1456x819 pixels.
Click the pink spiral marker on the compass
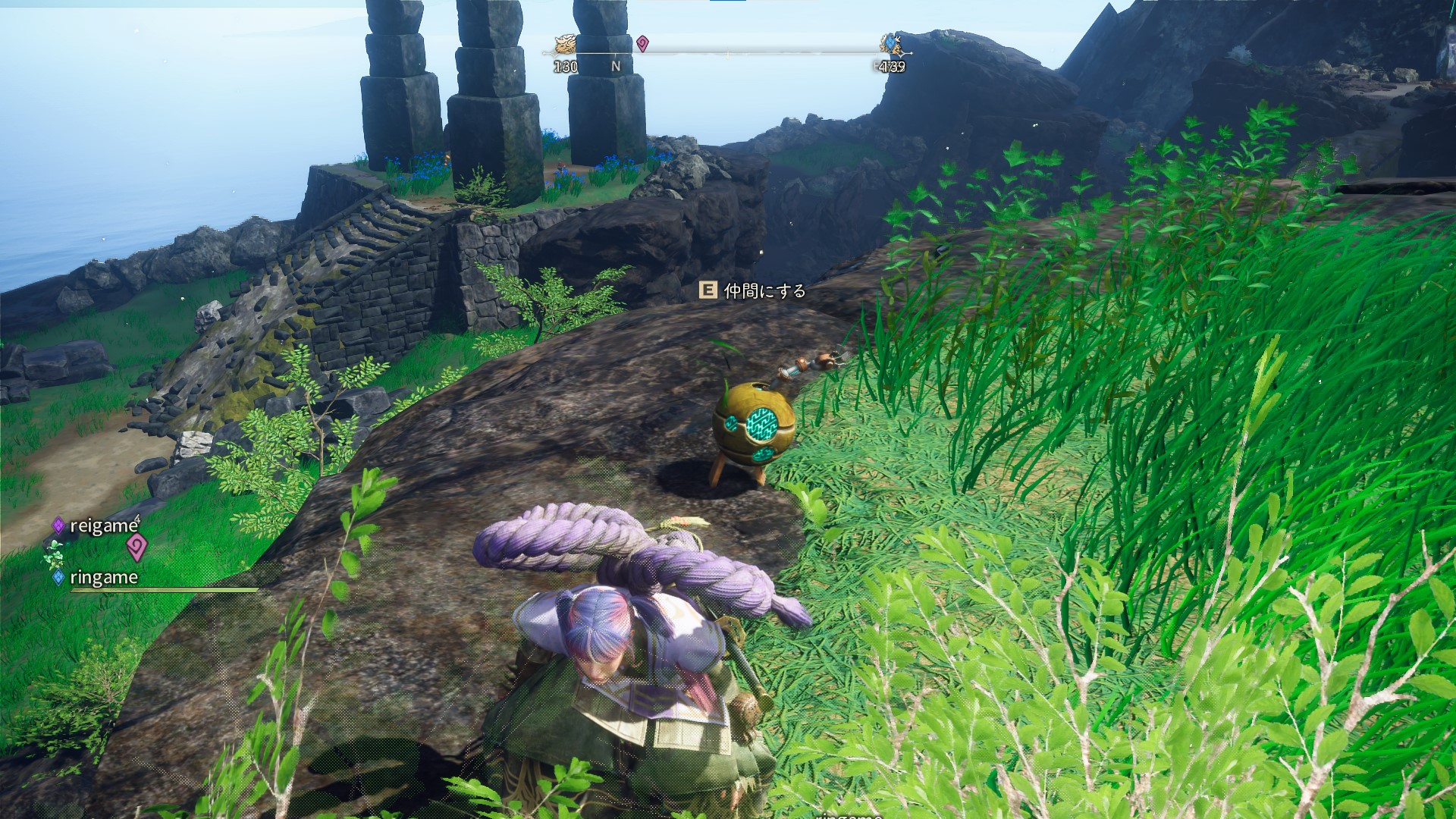pos(642,43)
